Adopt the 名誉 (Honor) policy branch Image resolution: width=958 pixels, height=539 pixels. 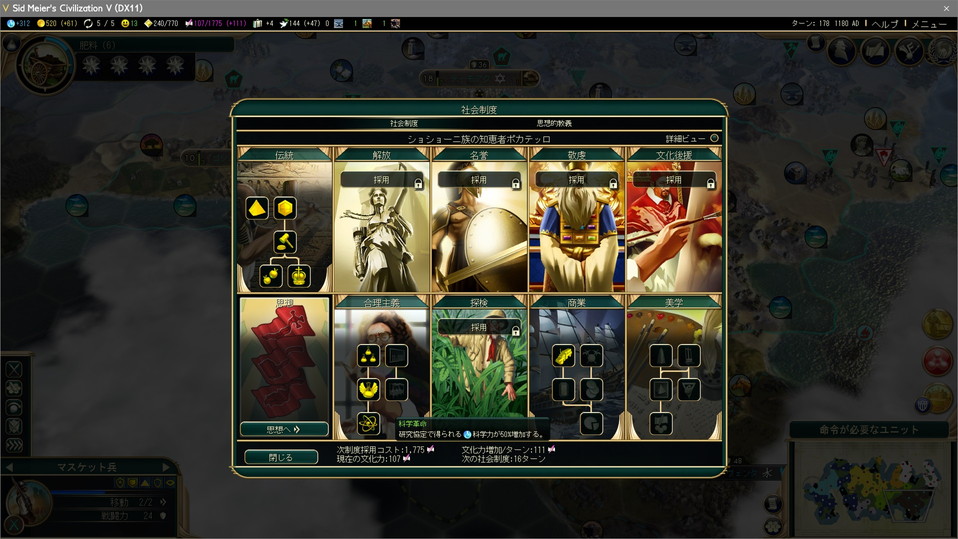(478, 180)
